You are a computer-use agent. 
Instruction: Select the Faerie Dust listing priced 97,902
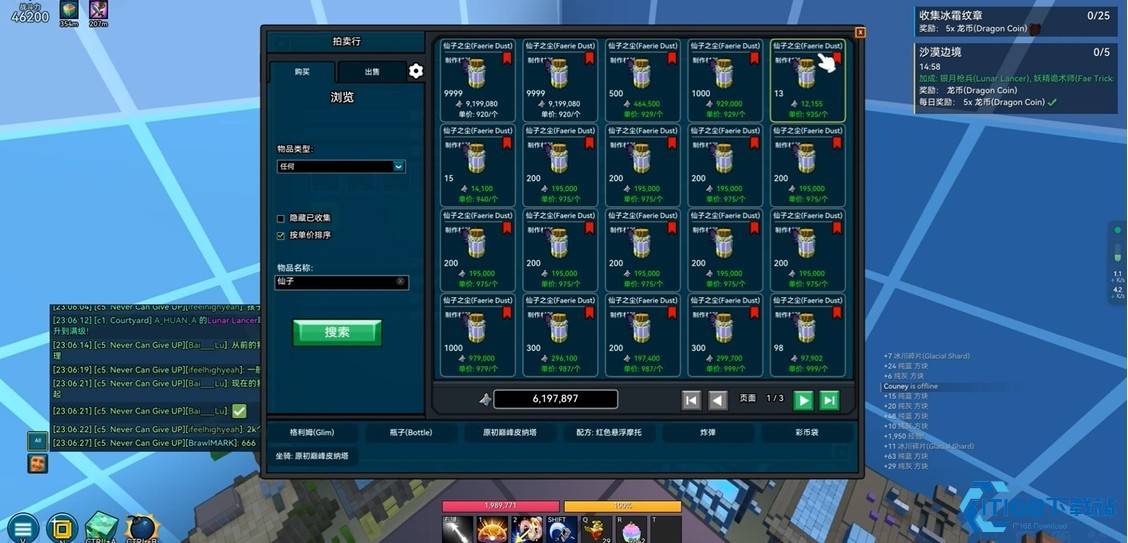pyautogui.click(x=807, y=335)
